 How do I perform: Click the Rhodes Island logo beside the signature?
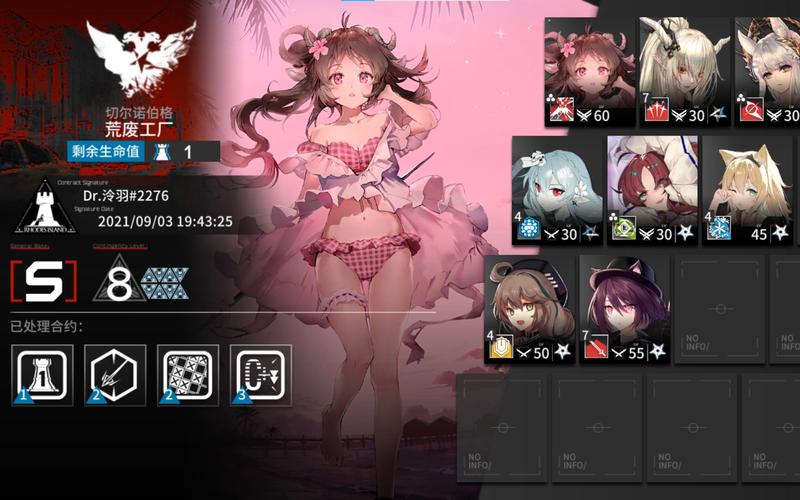coord(43,206)
